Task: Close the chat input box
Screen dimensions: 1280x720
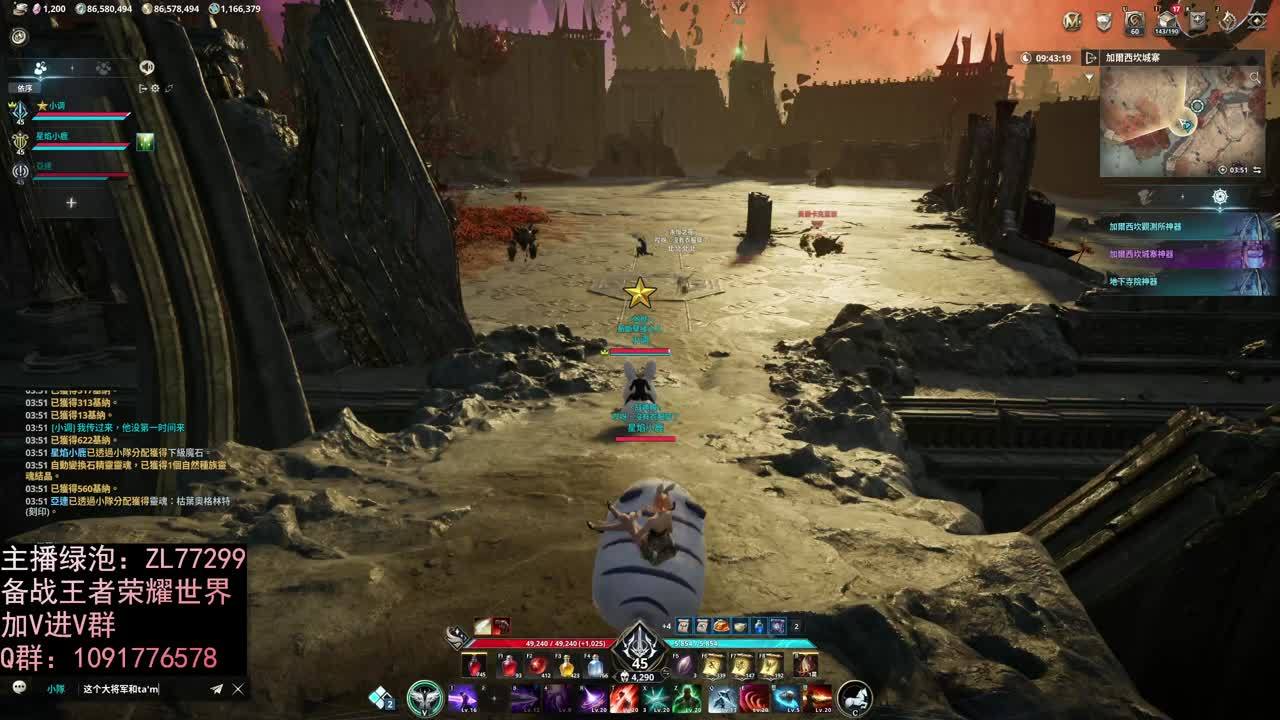Action: tap(238, 689)
